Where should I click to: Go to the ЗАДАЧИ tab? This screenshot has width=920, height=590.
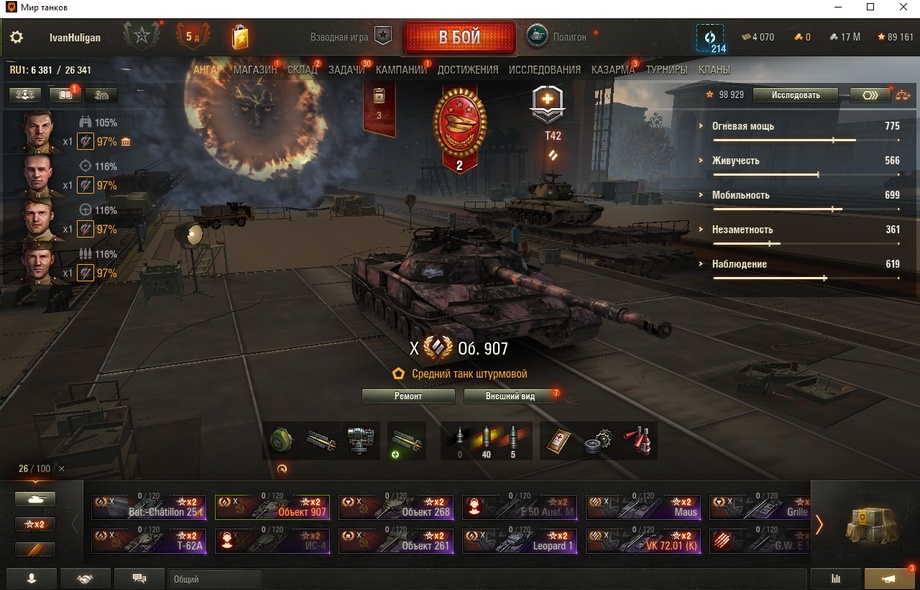(x=346, y=70)
